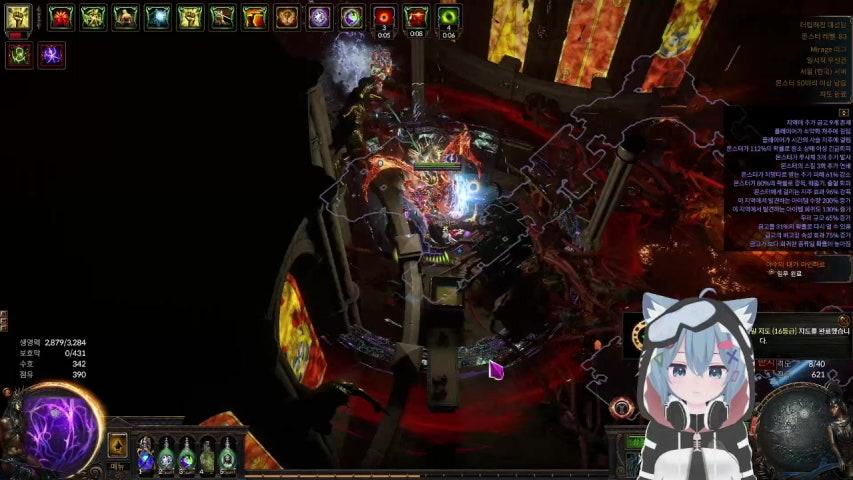Click the gold up-arrow icon above 메뉴
The width and height of the screenshot is (853, 480).
click(118, 445)
